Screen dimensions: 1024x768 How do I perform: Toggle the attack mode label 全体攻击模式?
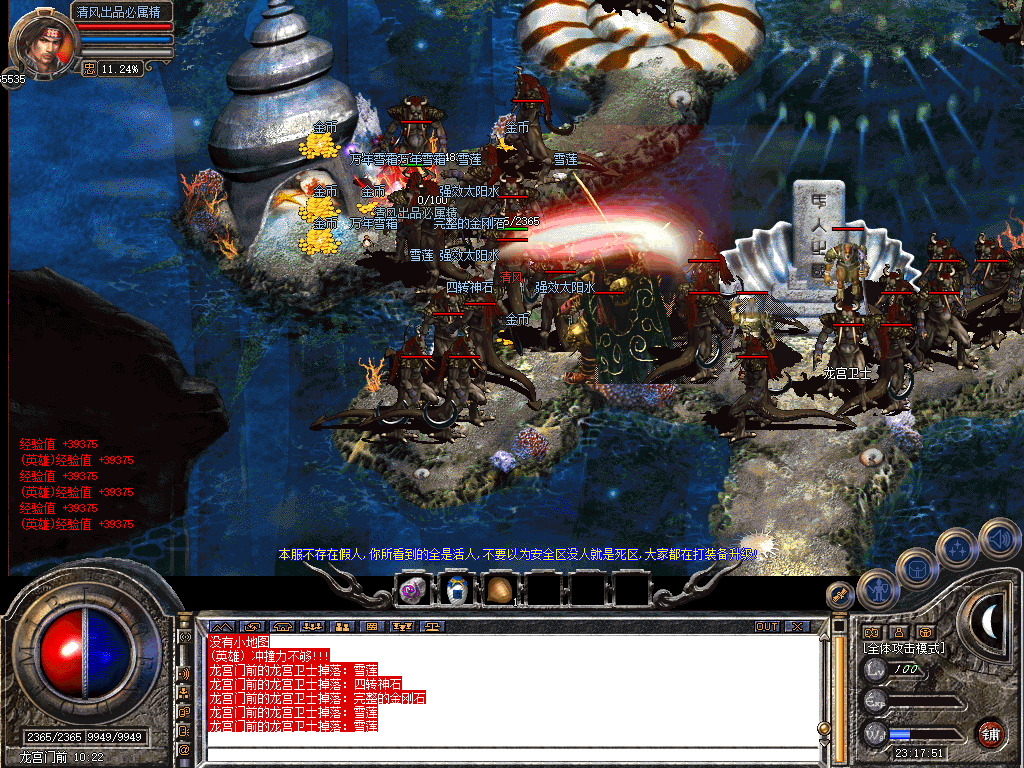(x=905, y=649)
